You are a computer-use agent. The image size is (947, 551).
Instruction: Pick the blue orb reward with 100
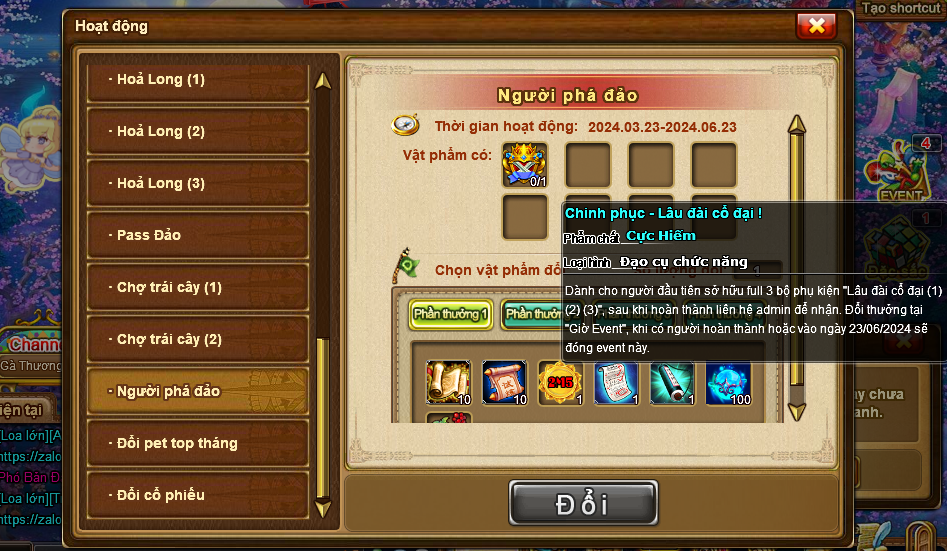[728, 383]
